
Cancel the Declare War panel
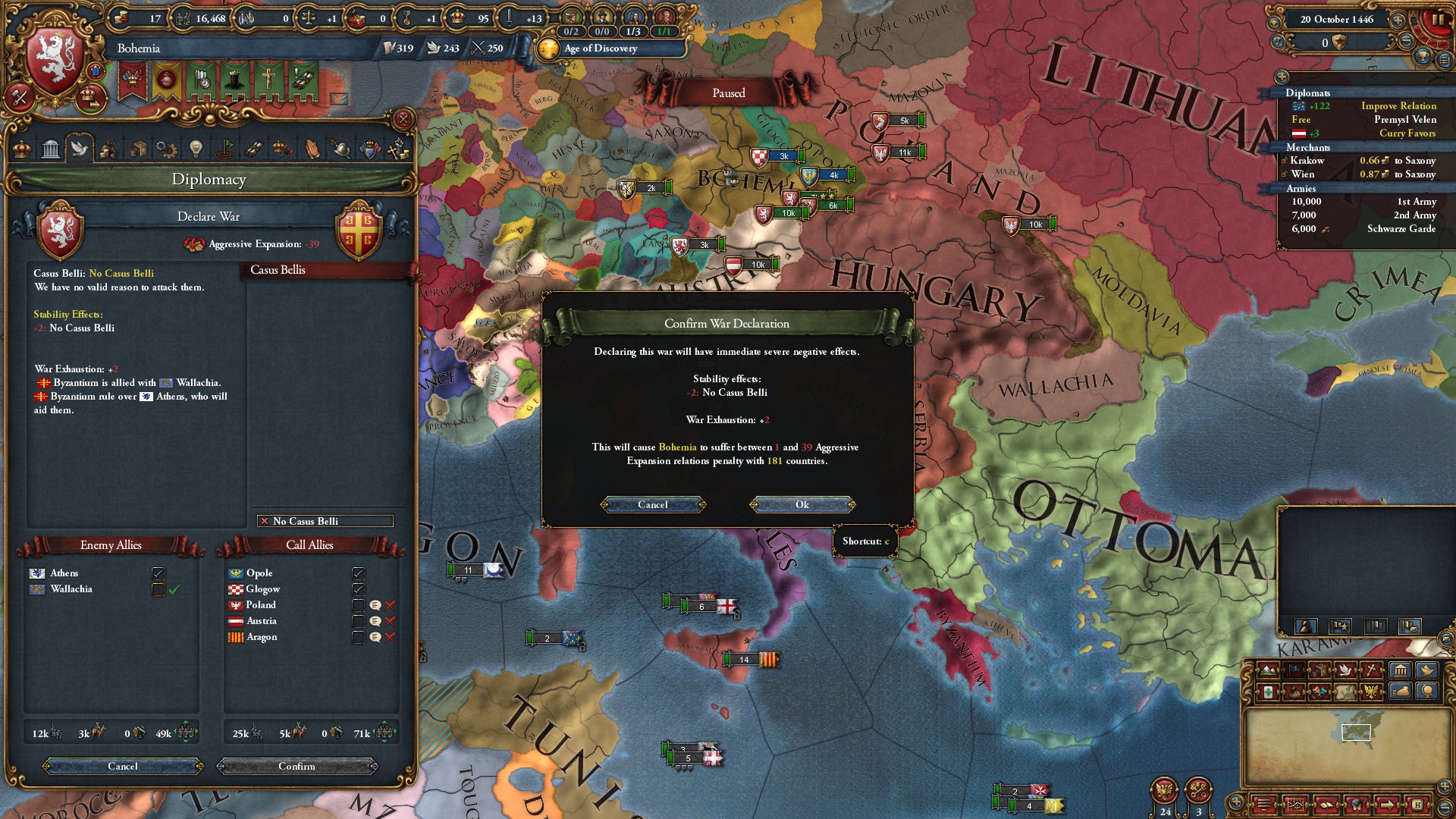[x=123, y=767]
